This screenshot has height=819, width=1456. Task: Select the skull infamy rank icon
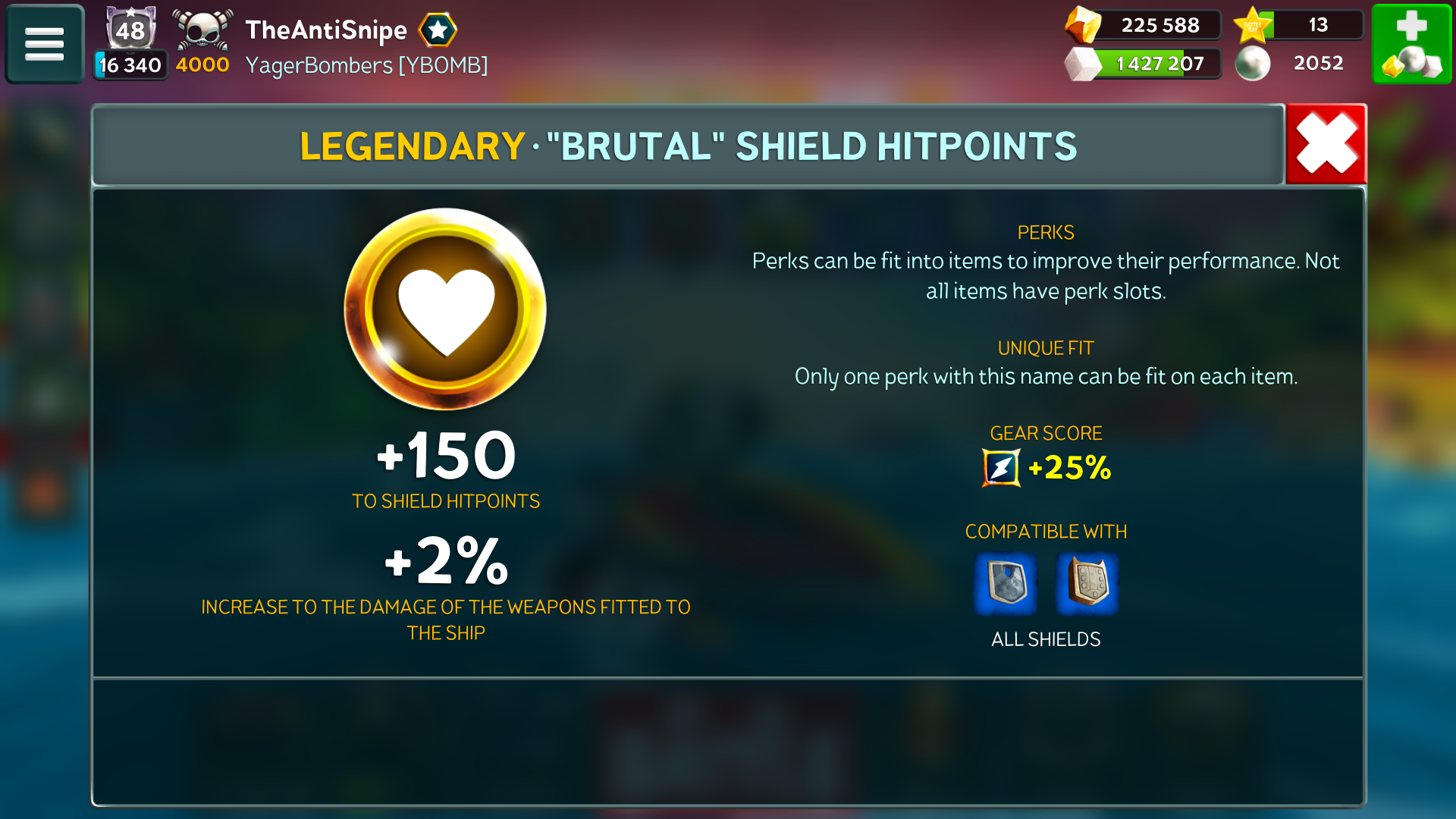click(x=202, y=30)
